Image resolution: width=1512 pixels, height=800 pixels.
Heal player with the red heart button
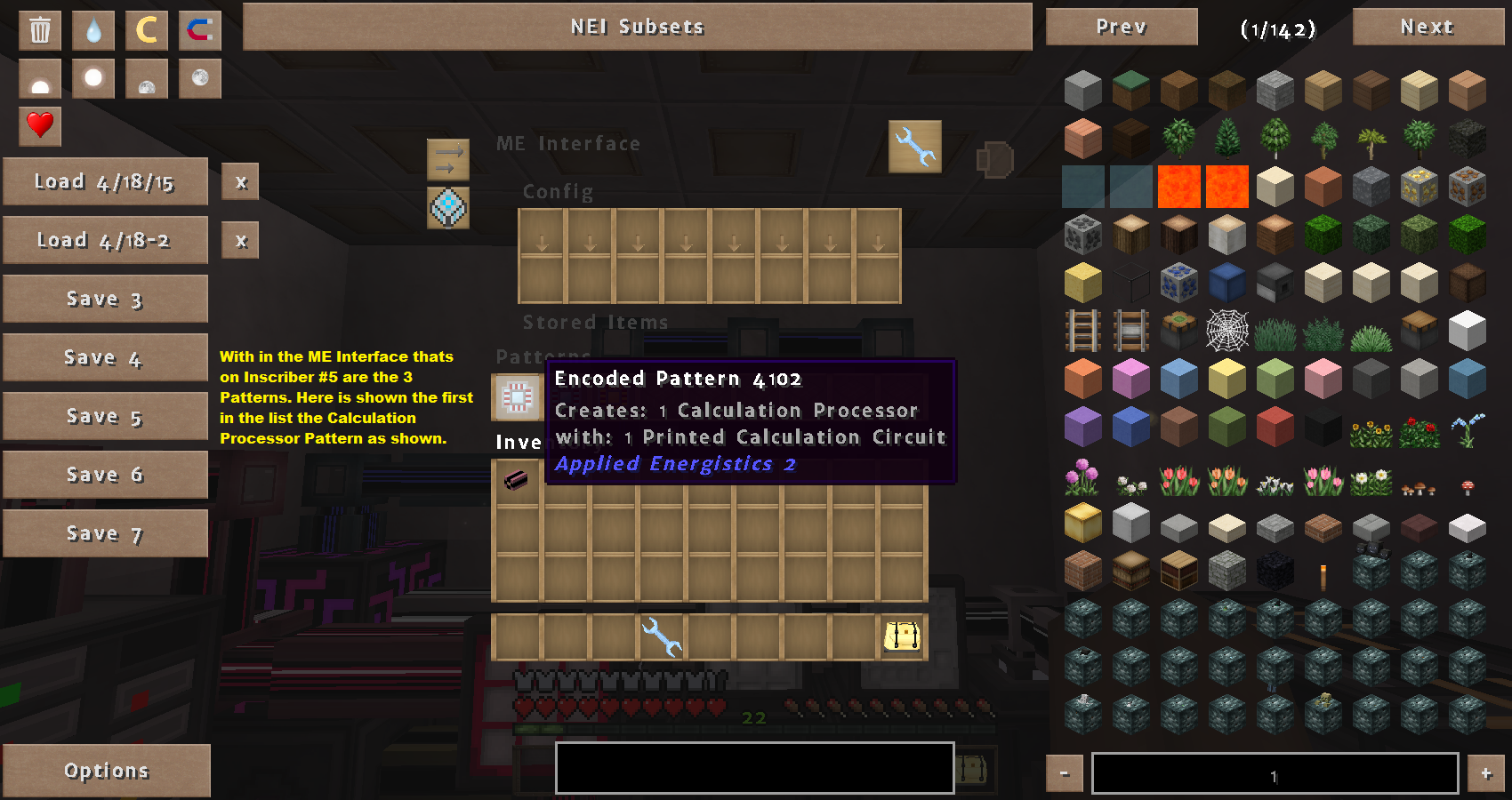click(40, 124)
